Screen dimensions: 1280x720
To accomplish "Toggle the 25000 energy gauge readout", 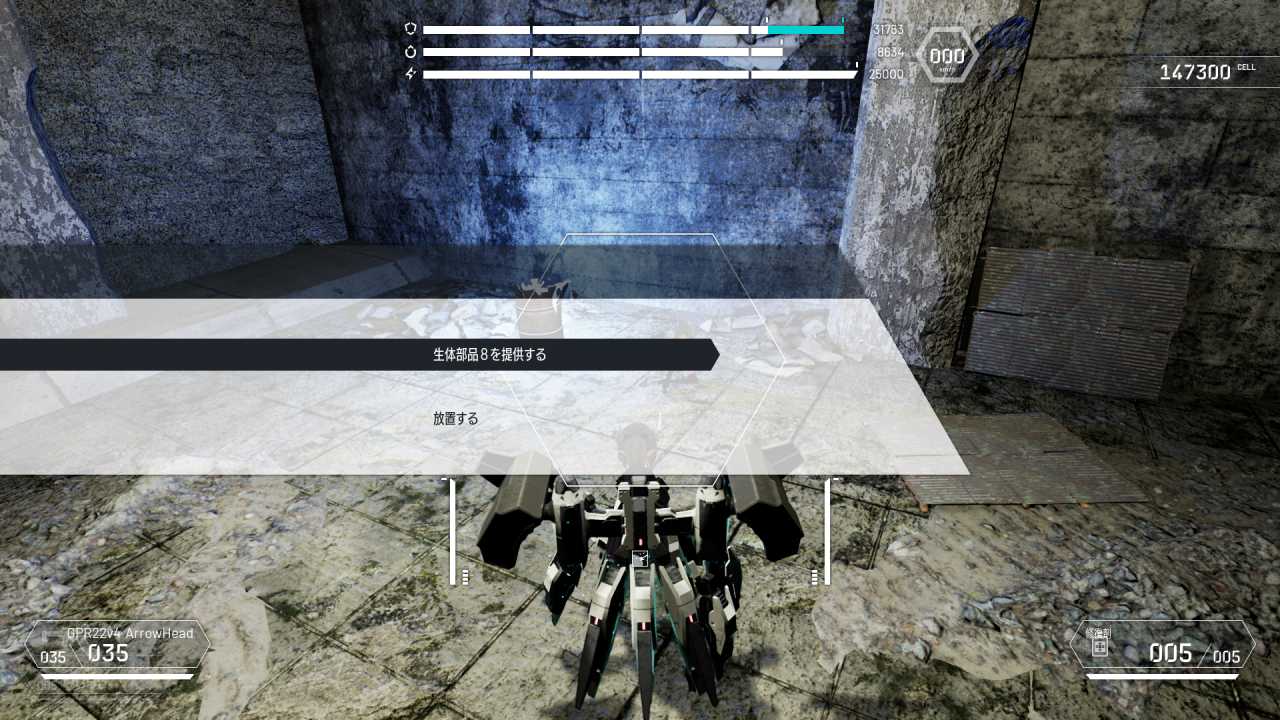I will (x=886, y=74).
